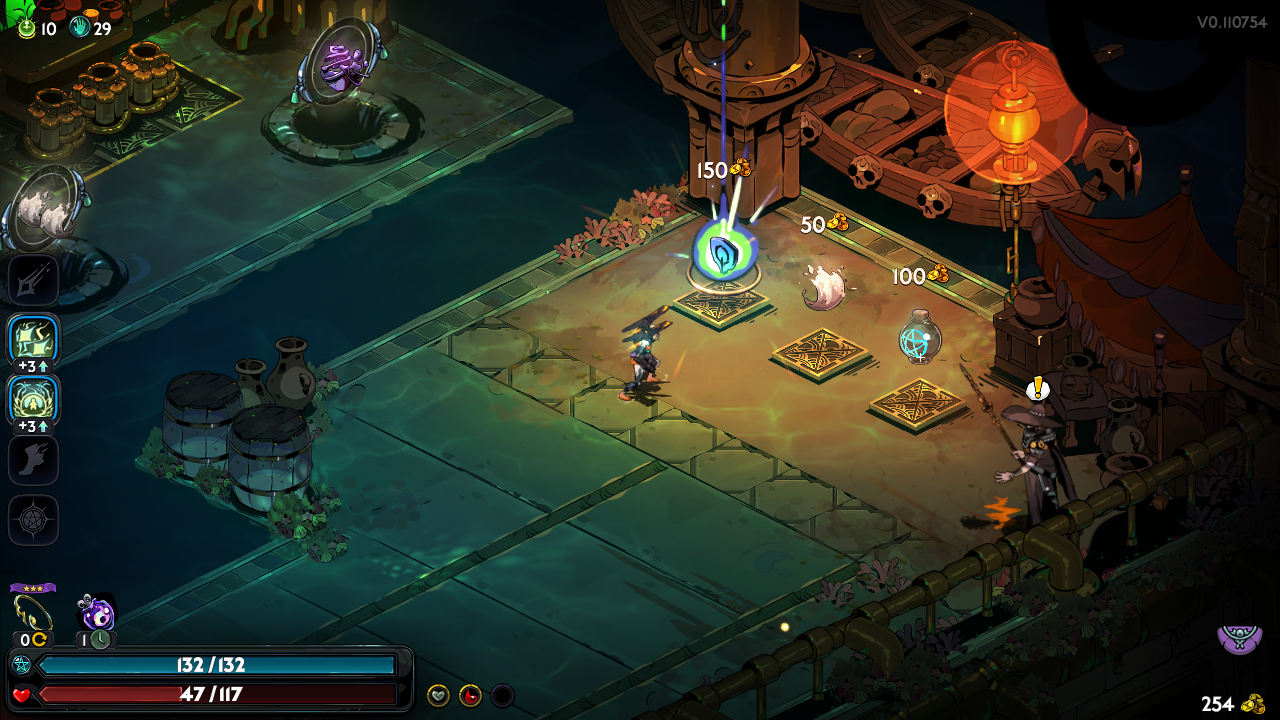Select the empty attack boon slot

point(33,281)
